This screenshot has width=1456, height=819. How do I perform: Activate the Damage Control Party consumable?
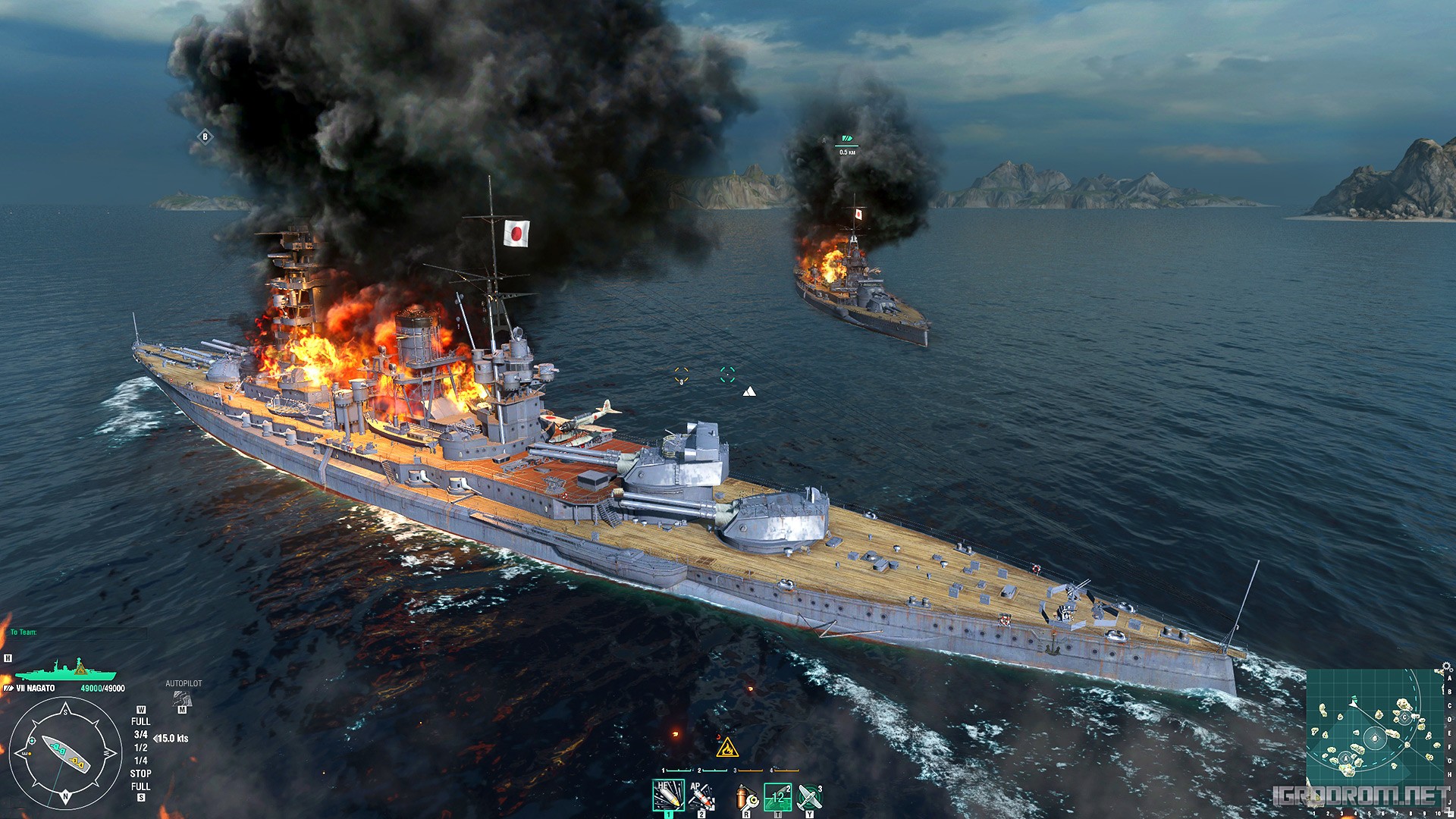(746, 797)
